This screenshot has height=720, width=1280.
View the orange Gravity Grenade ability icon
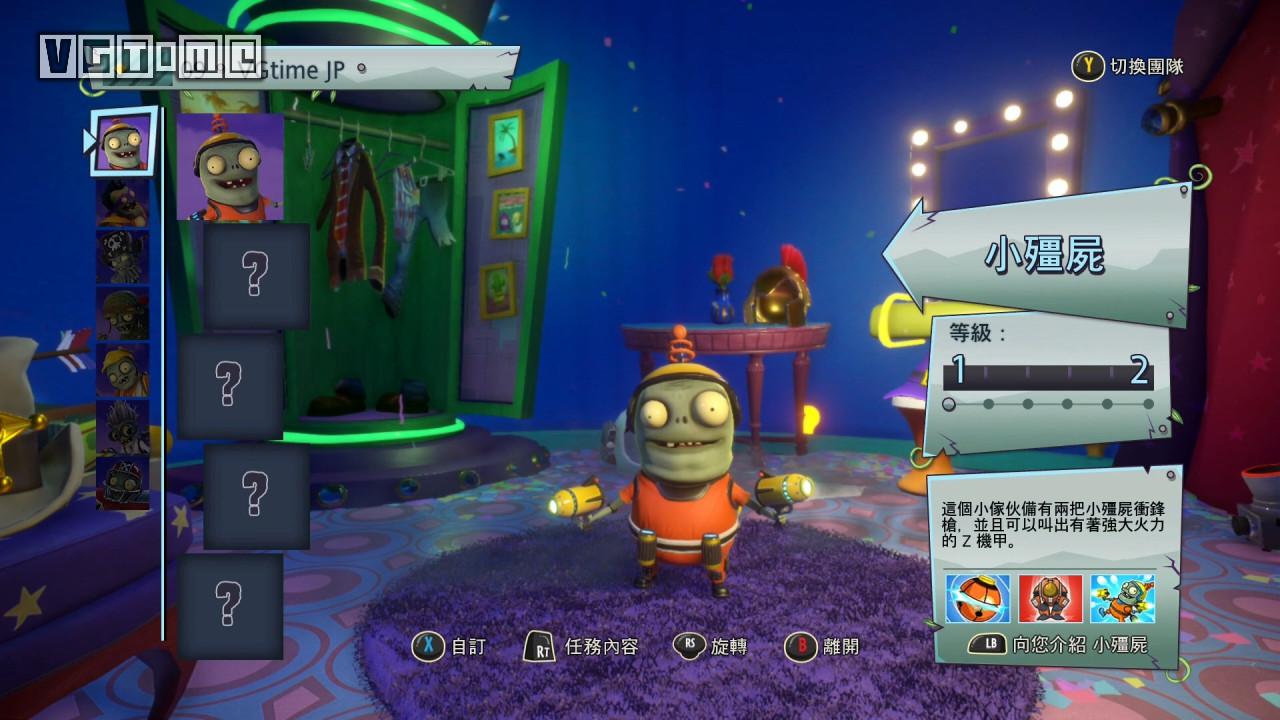click(978, 599)
